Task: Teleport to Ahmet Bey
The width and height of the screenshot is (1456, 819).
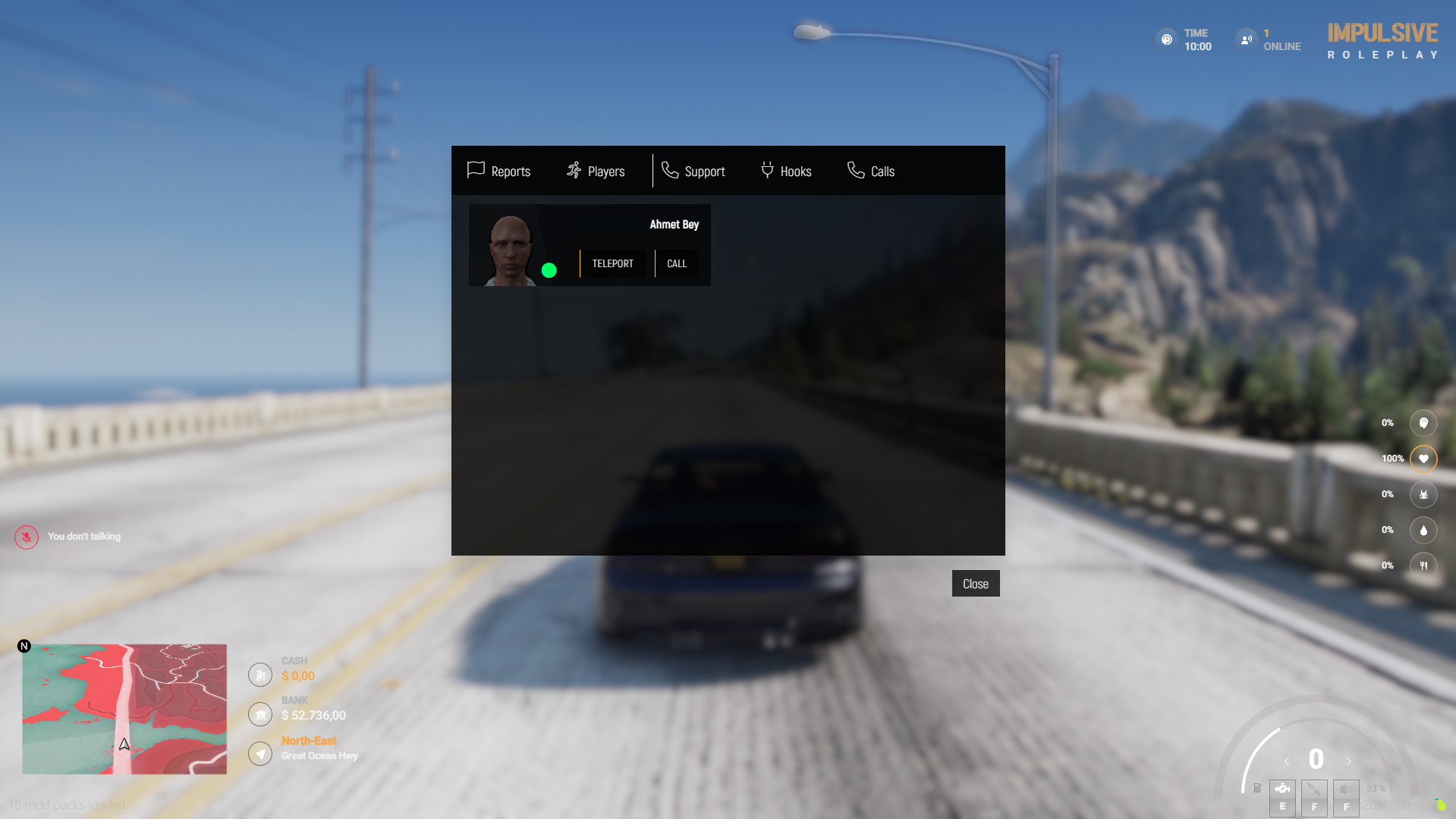Action: coord(612,263)
